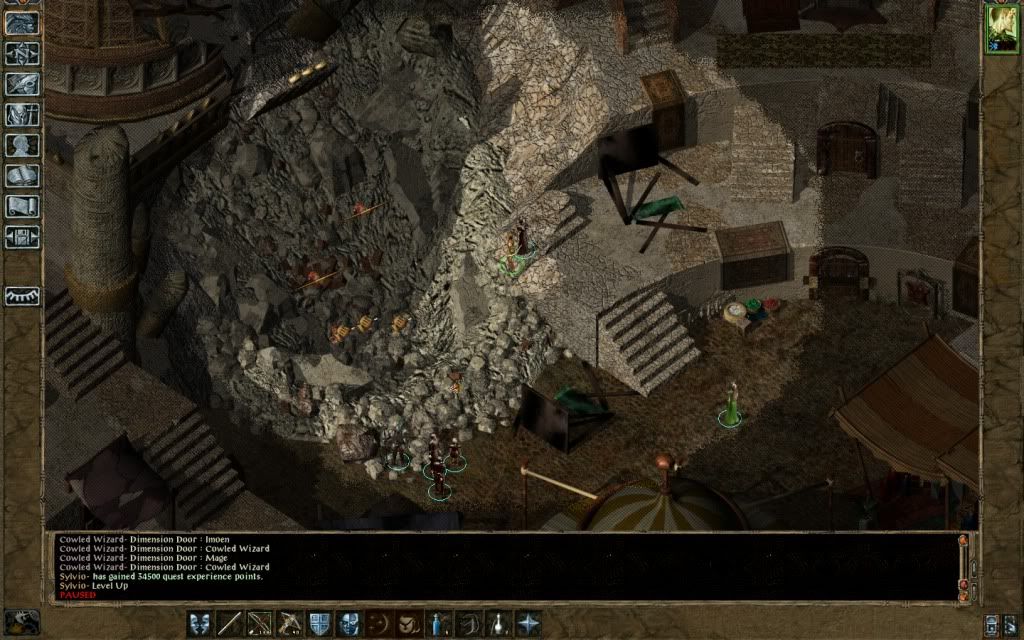The width and height of the screenshot is (1024, 640).
Task: Open the journal quill icon
Action: coord(22,84)
